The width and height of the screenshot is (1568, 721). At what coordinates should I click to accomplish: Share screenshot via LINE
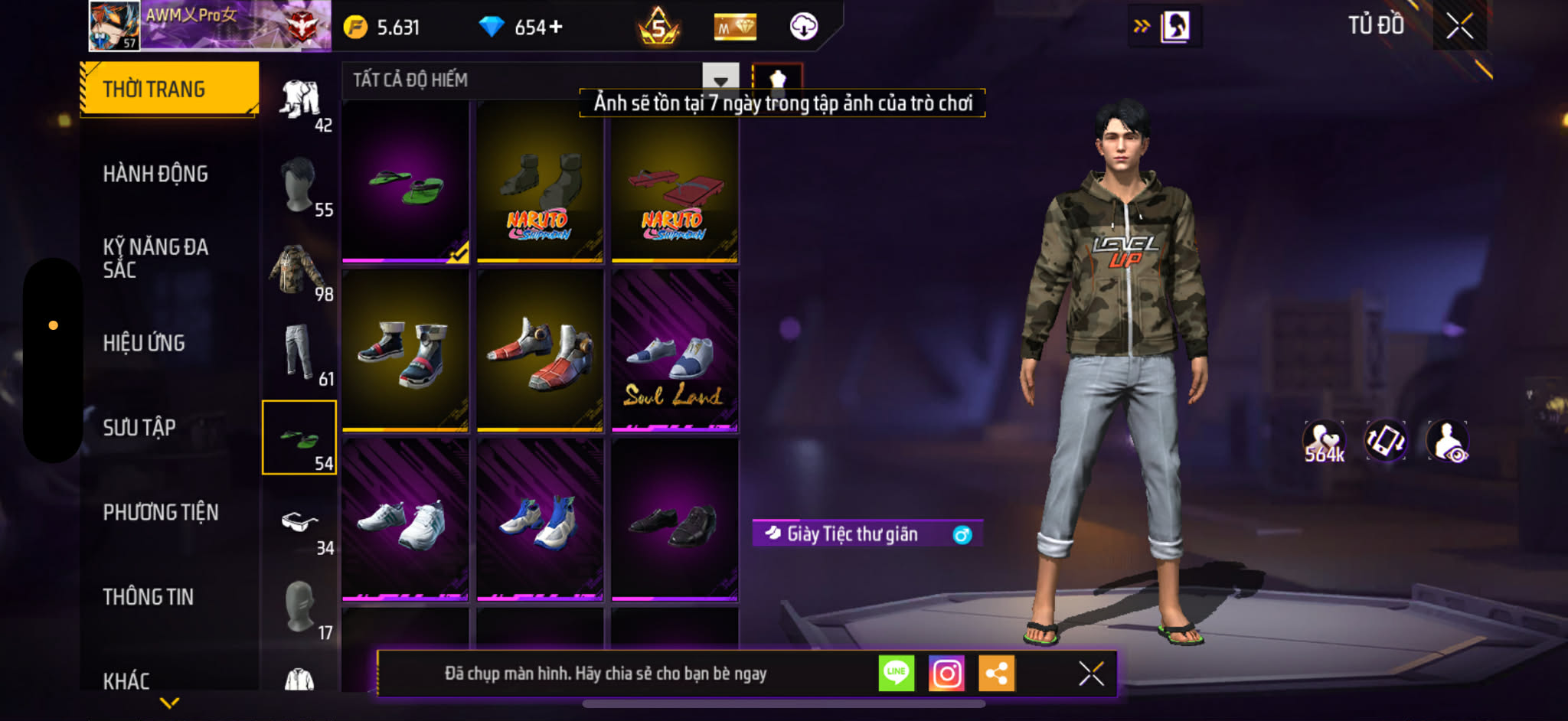(x=896, y=674)
